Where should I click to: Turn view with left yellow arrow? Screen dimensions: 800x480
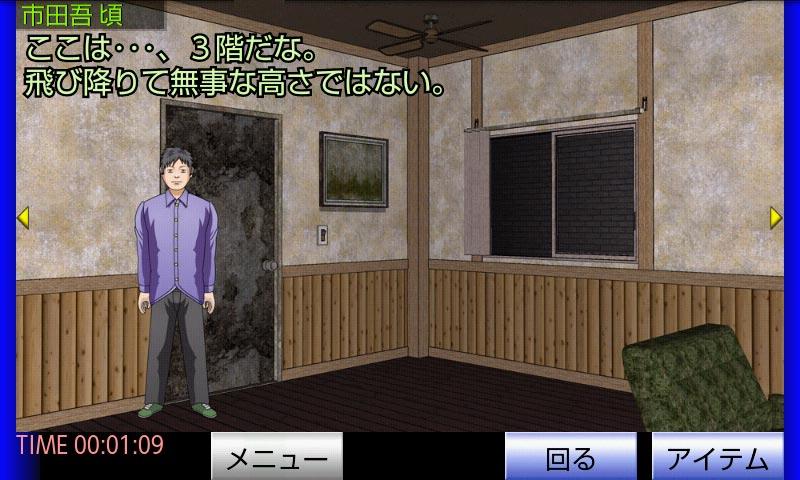[x=23, y=217]
